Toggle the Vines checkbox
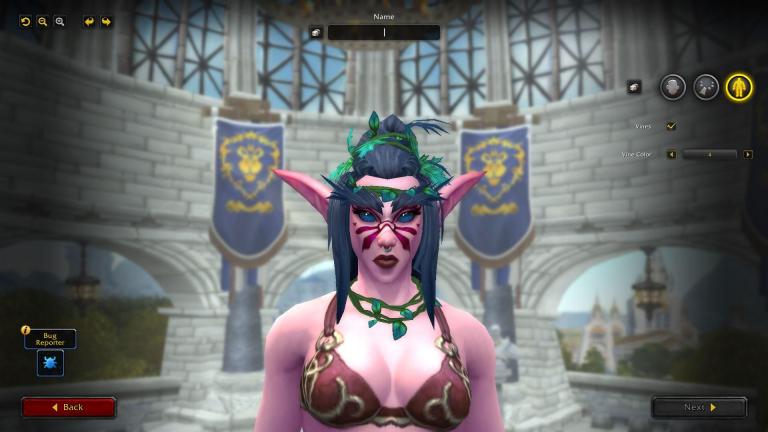Image resolution: width=768 pixels, height=432 pixels. tap(671, 126)
